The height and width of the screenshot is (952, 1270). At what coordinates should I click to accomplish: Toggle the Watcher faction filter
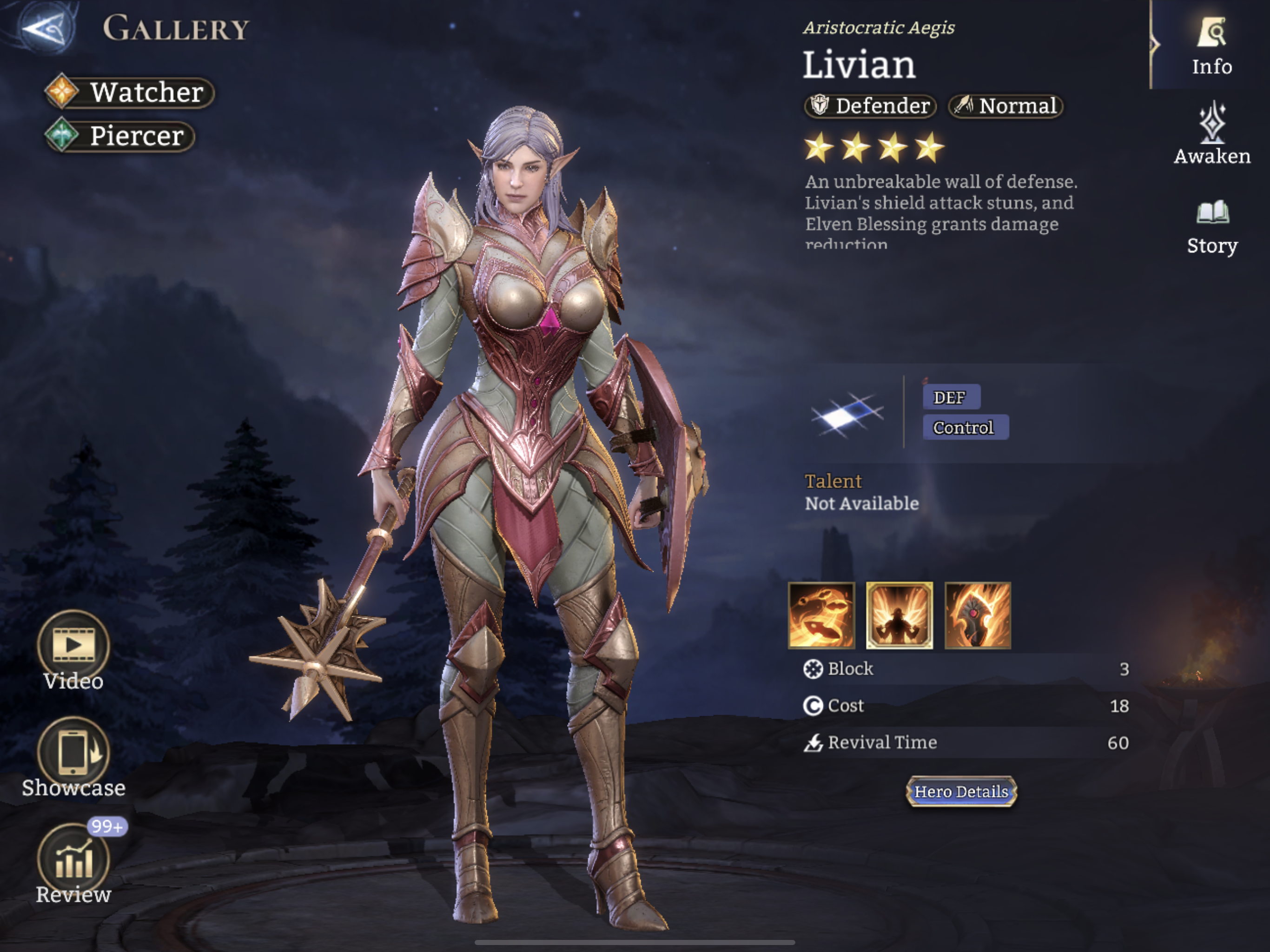pyautogui.click(x=129, y=92)
